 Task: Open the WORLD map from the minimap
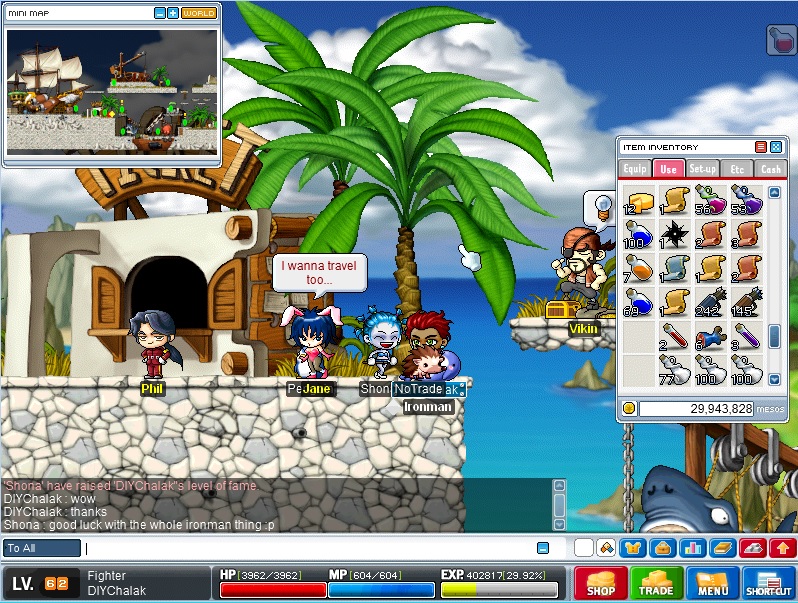click(x=198, y=14)
